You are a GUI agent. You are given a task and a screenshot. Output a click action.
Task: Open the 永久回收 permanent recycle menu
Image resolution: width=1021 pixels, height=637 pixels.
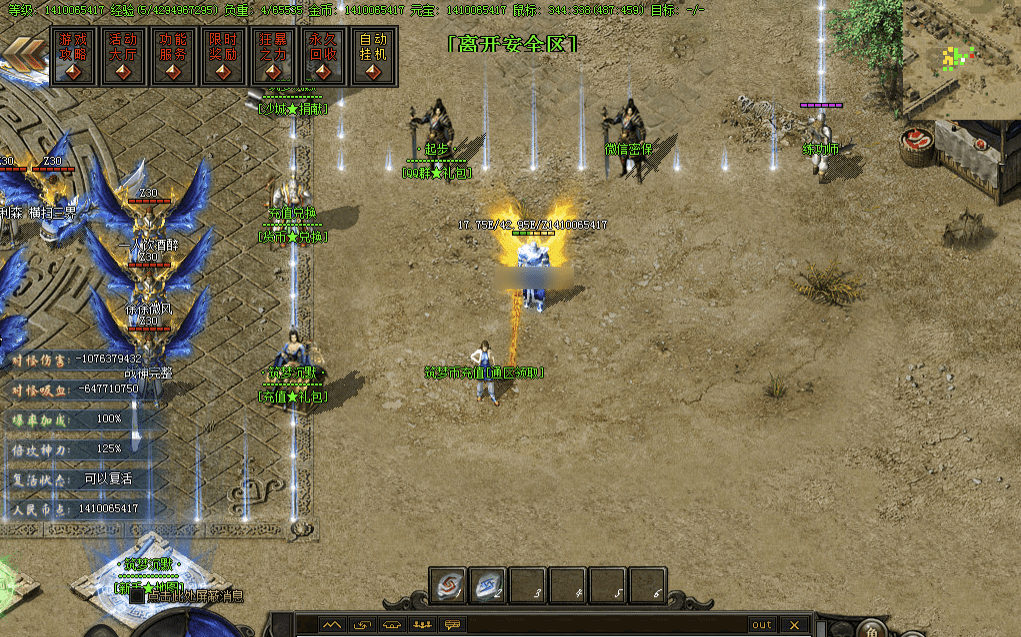[322, 55]
